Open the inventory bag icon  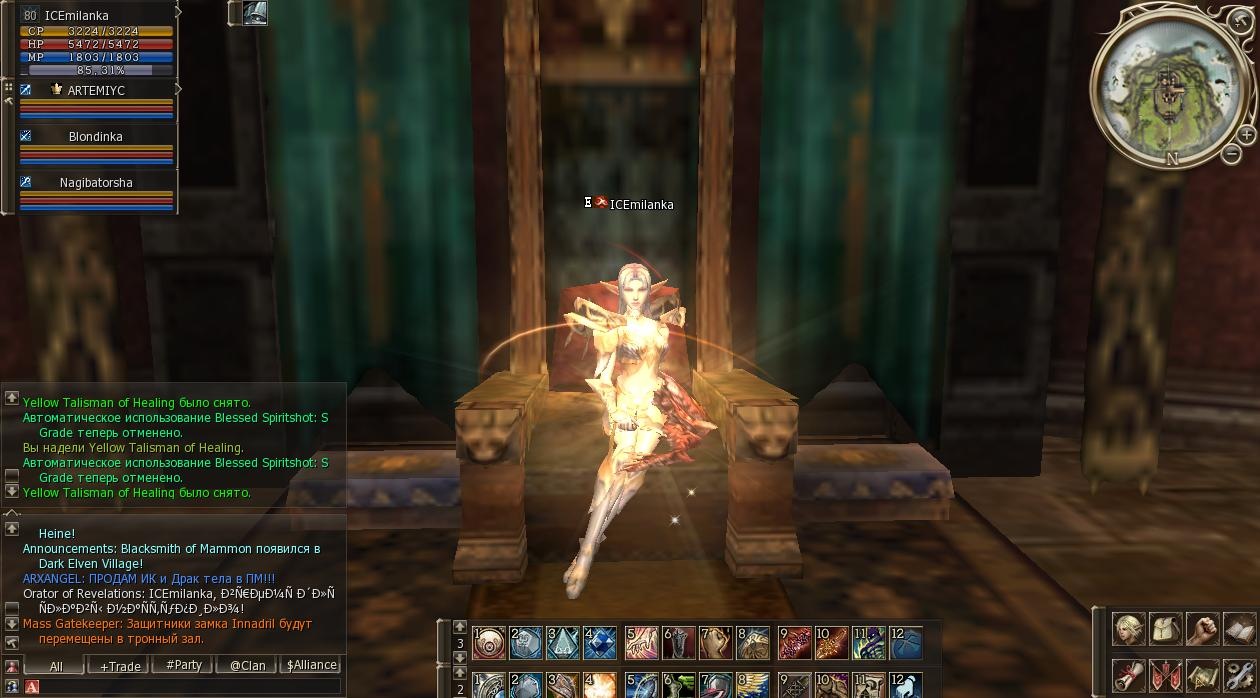pos(1166,629)
